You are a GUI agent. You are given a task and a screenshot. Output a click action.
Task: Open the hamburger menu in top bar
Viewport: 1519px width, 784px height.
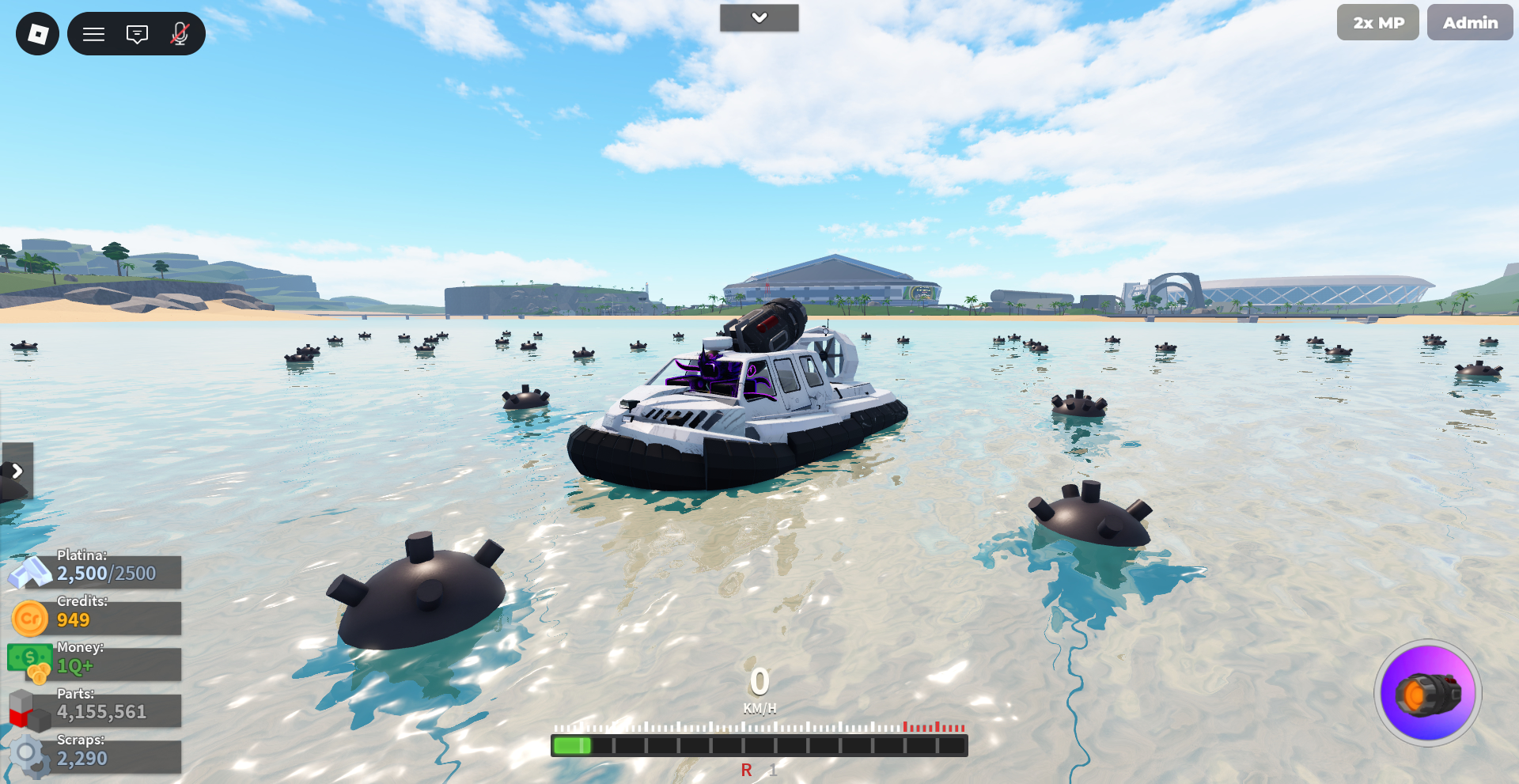click(94, 34)
